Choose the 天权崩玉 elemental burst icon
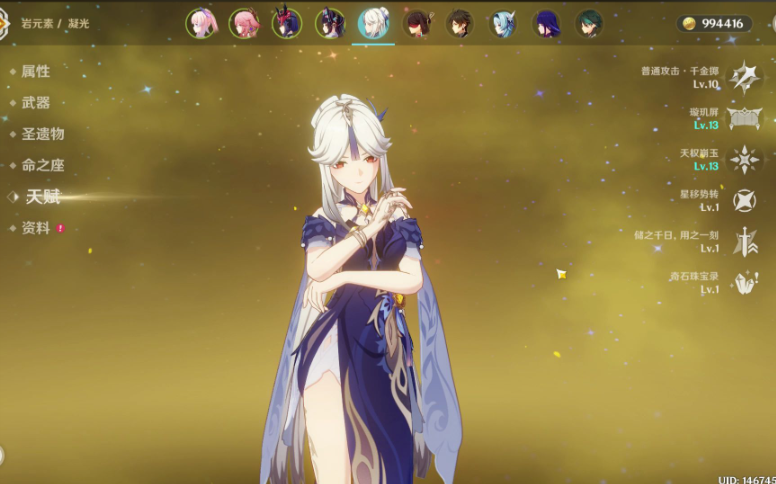776x484 pixels. tap(745, 159)
